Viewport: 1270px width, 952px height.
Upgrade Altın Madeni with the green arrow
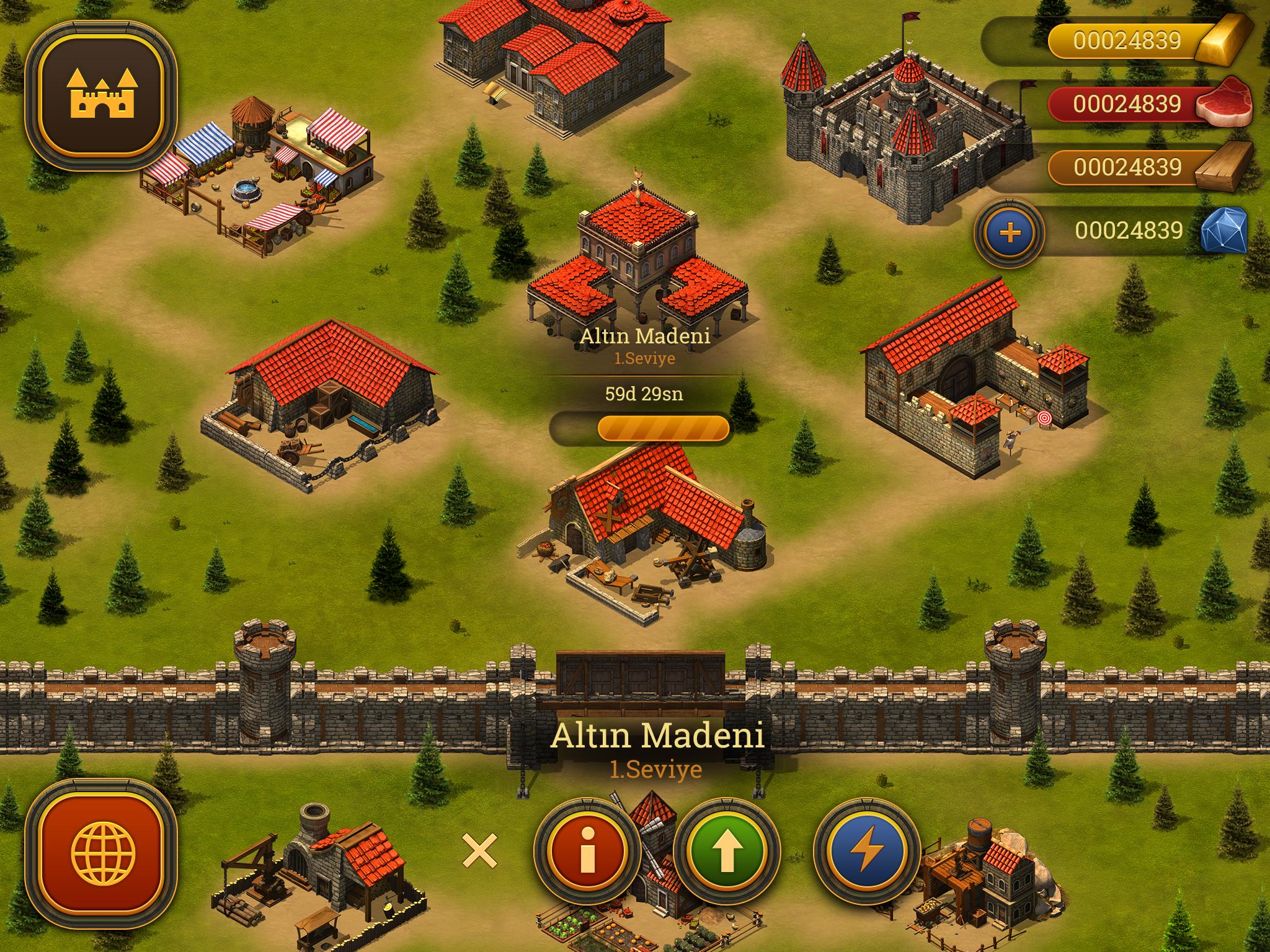pos(726,852)
